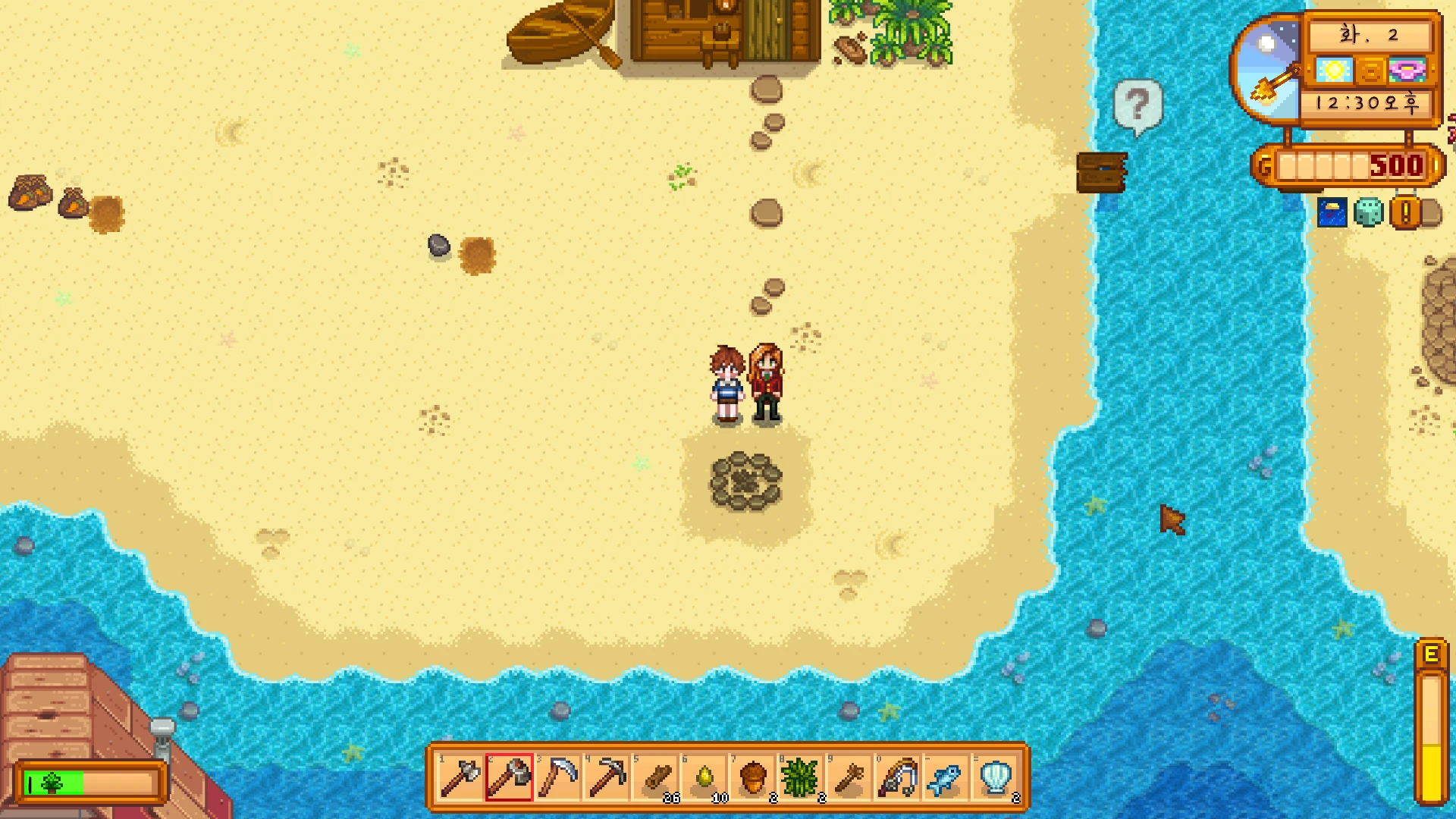The height and width of the screenshot is (819, 1456).
Task: Equip the scythe from the hotbar
Action: pos(557,777)
